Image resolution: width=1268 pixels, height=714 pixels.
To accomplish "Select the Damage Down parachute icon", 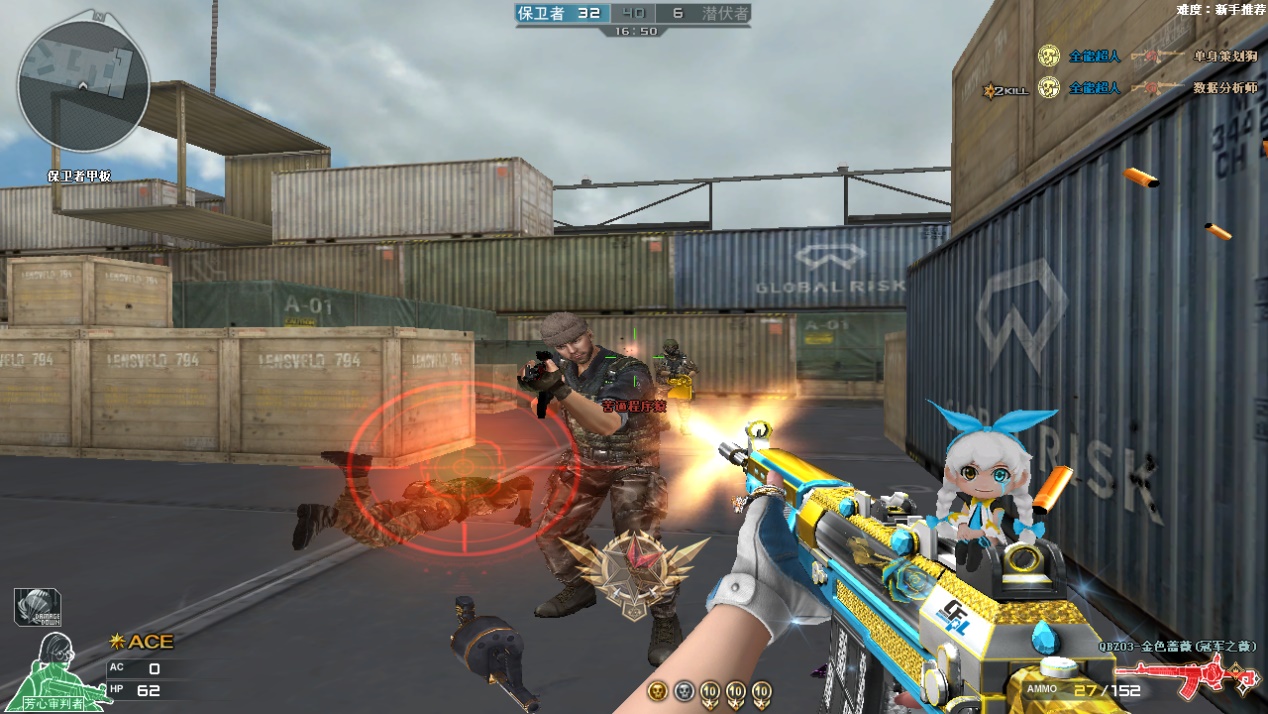I will 37,607.
